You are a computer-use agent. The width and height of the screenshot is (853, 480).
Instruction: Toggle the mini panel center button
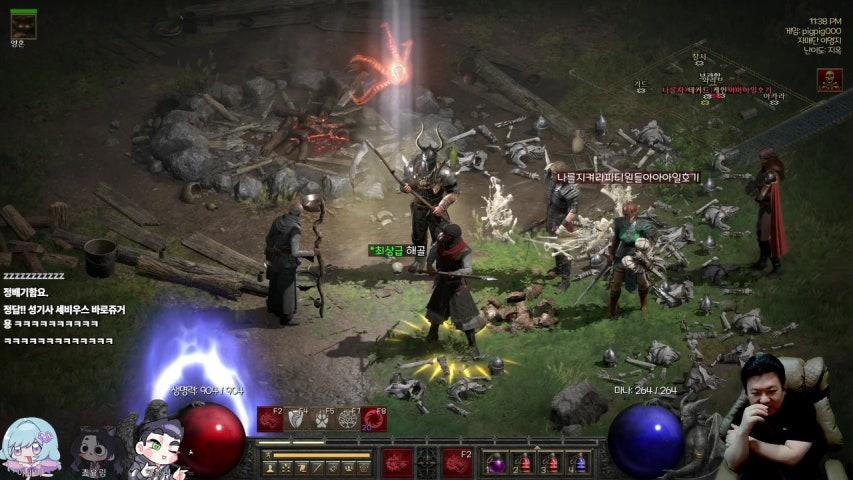point(427,462)
